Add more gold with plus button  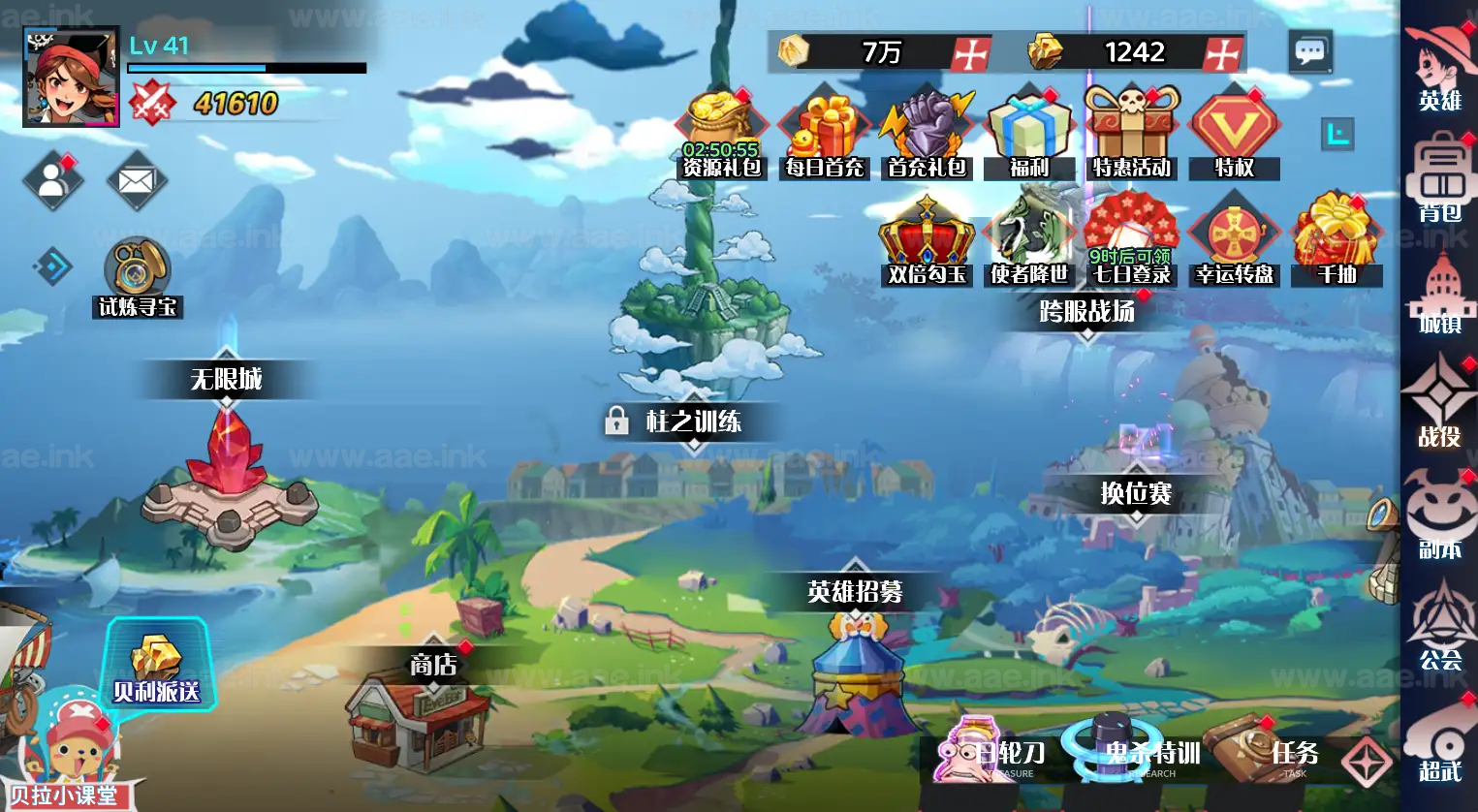click(x=970, y=53)
